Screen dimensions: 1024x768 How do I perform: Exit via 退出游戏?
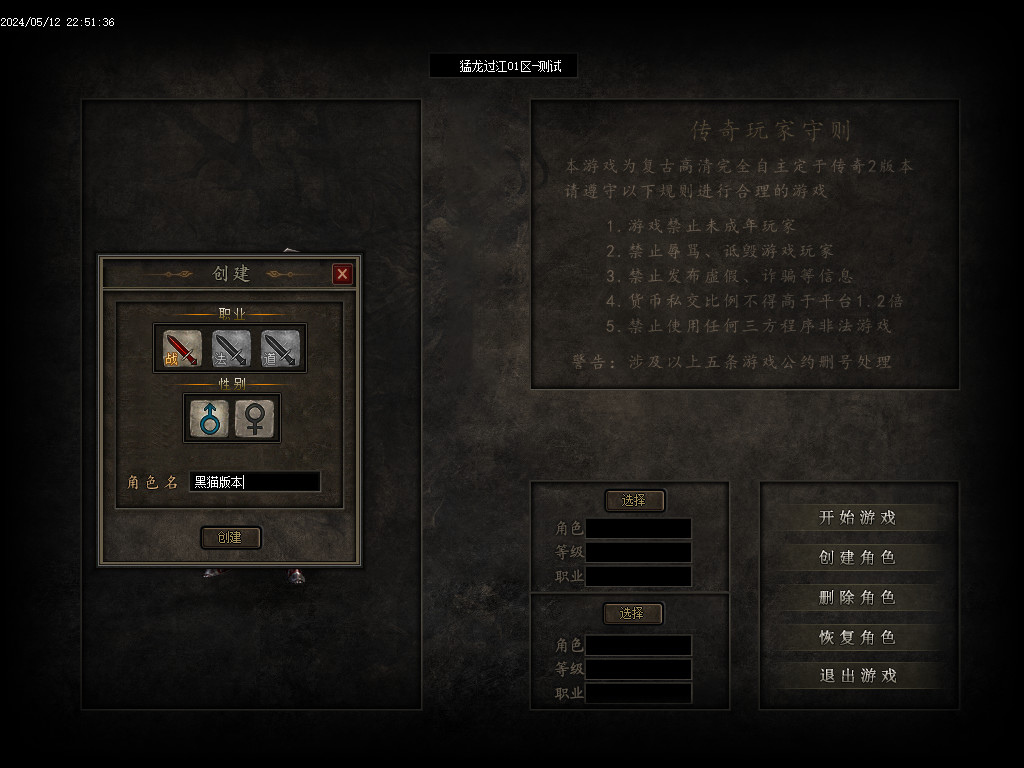(x=857, y=676)
